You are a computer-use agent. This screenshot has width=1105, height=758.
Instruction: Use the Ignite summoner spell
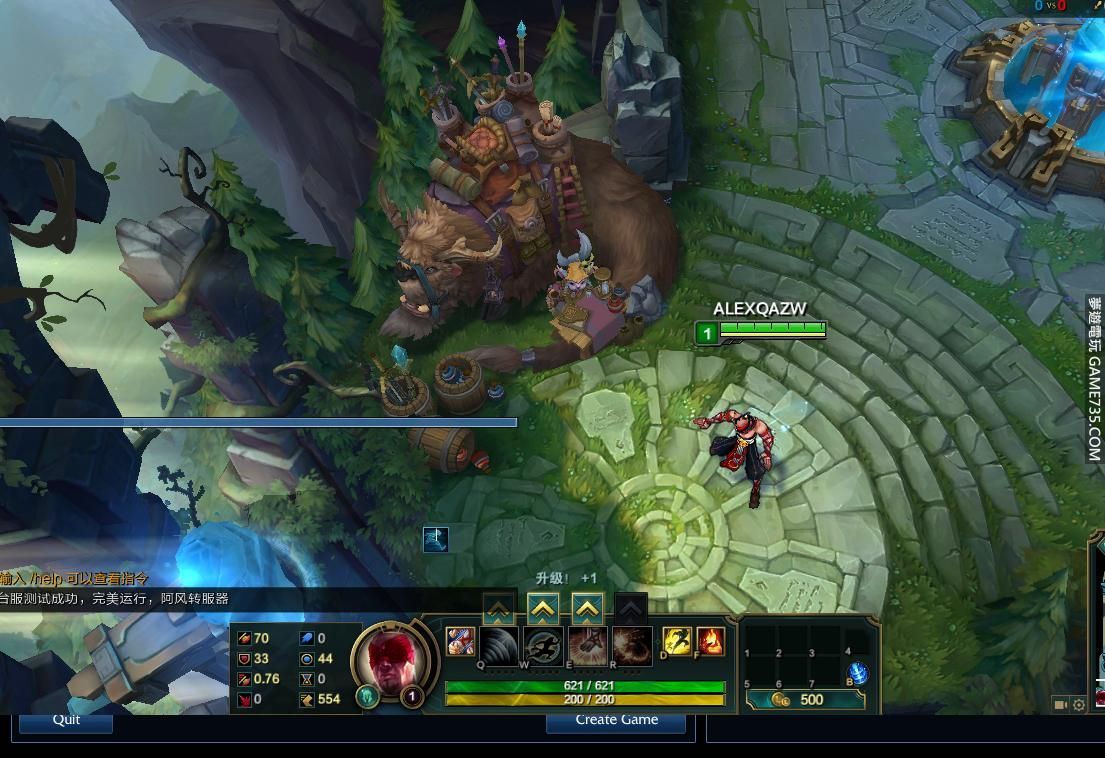[x=710, y=641]
